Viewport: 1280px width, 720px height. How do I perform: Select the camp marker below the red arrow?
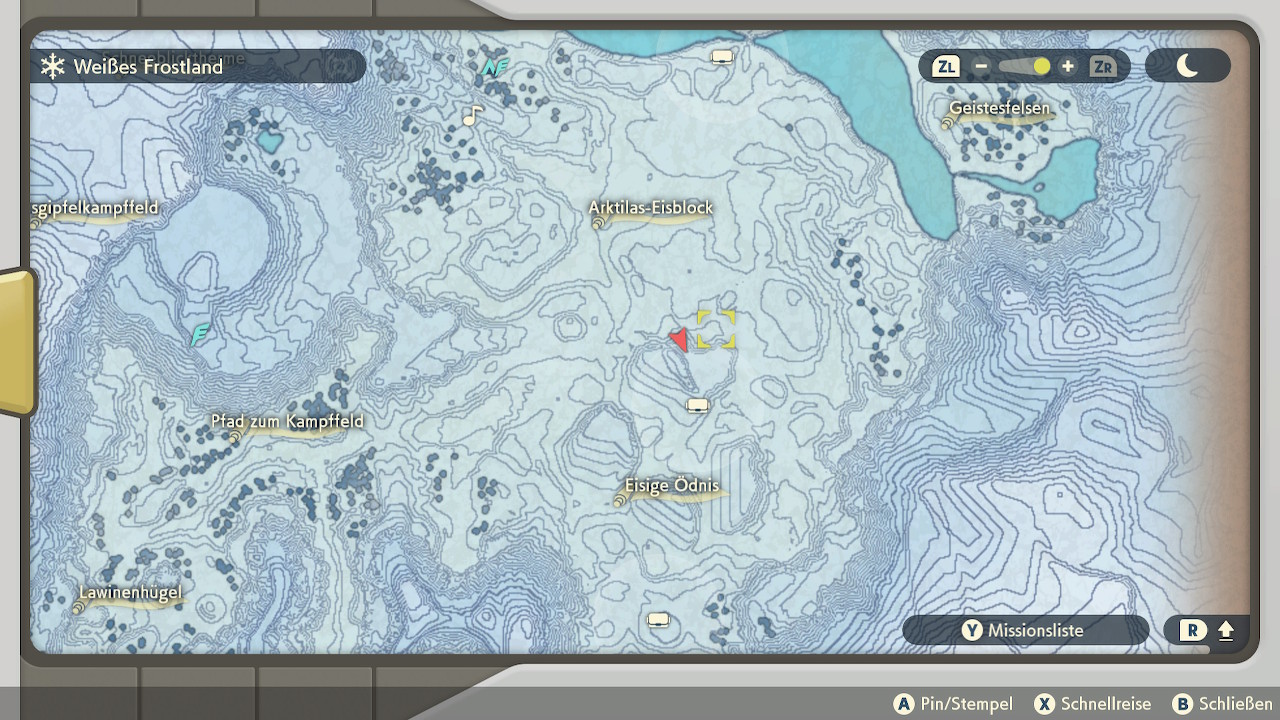[x=698, y=405]
